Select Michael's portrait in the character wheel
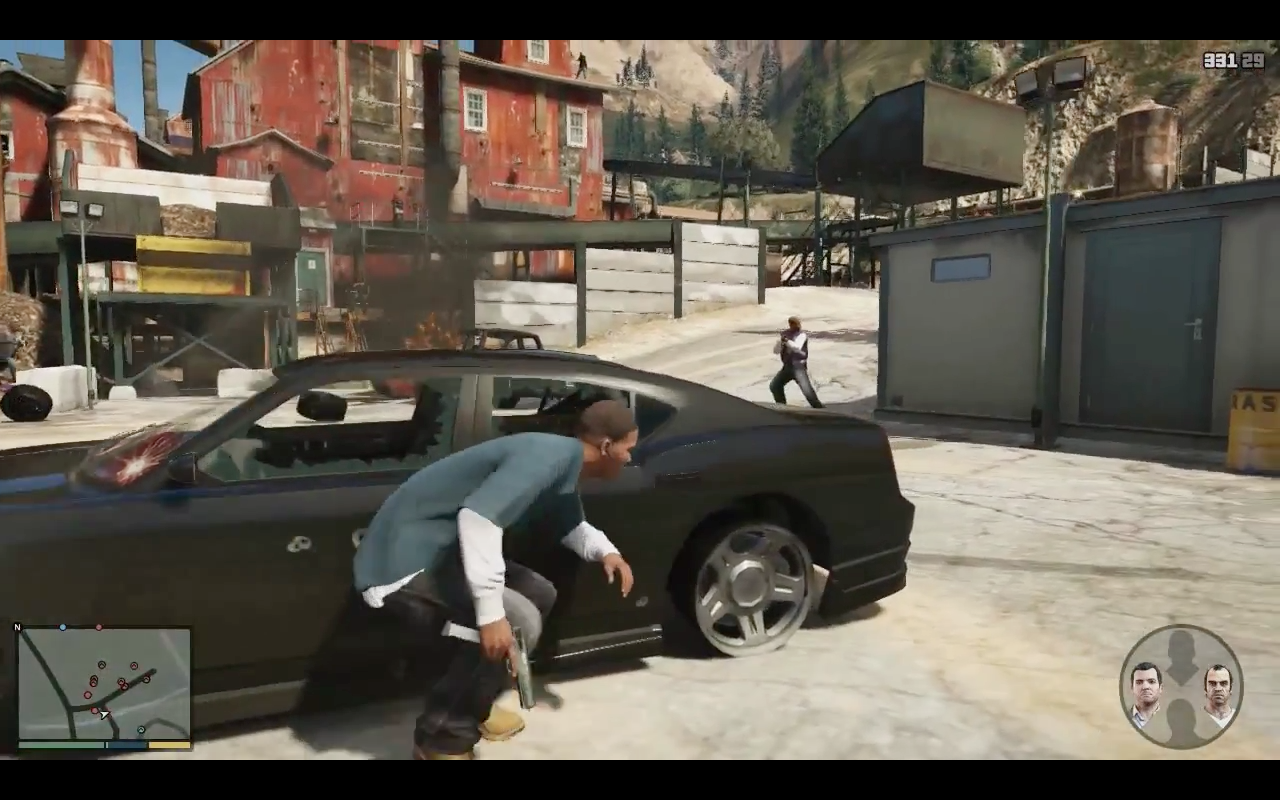This screenshot has height=800, width=1280. [1145, 687]
